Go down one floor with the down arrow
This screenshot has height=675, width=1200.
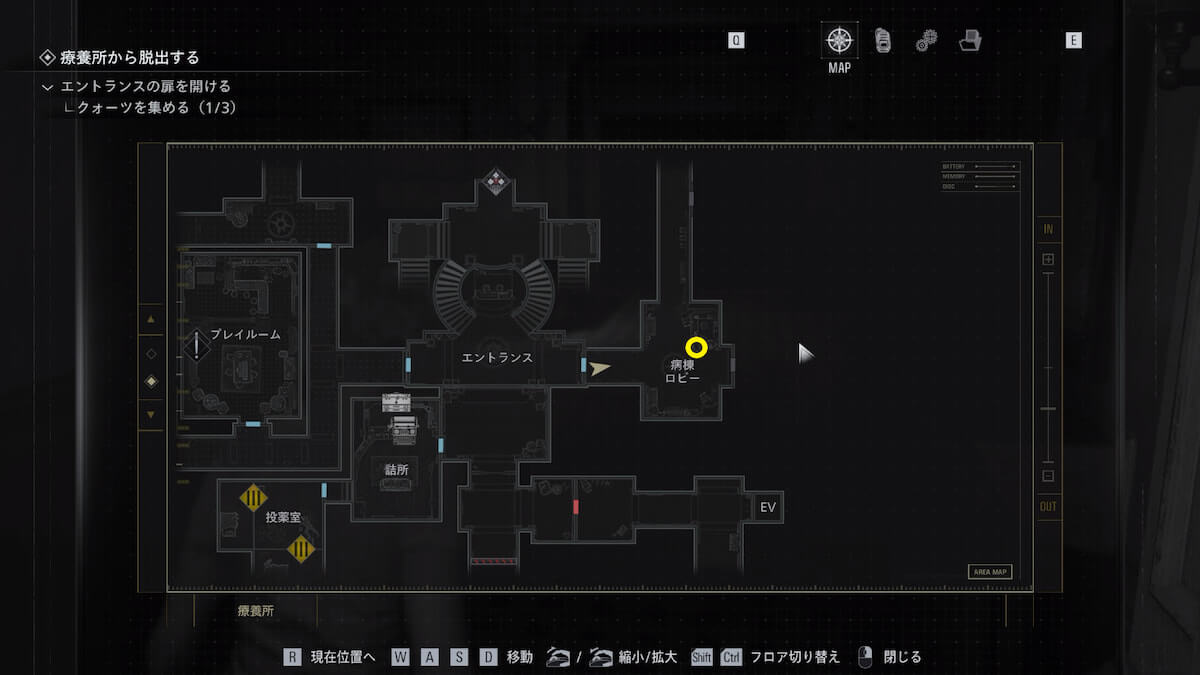click(151, 414)
